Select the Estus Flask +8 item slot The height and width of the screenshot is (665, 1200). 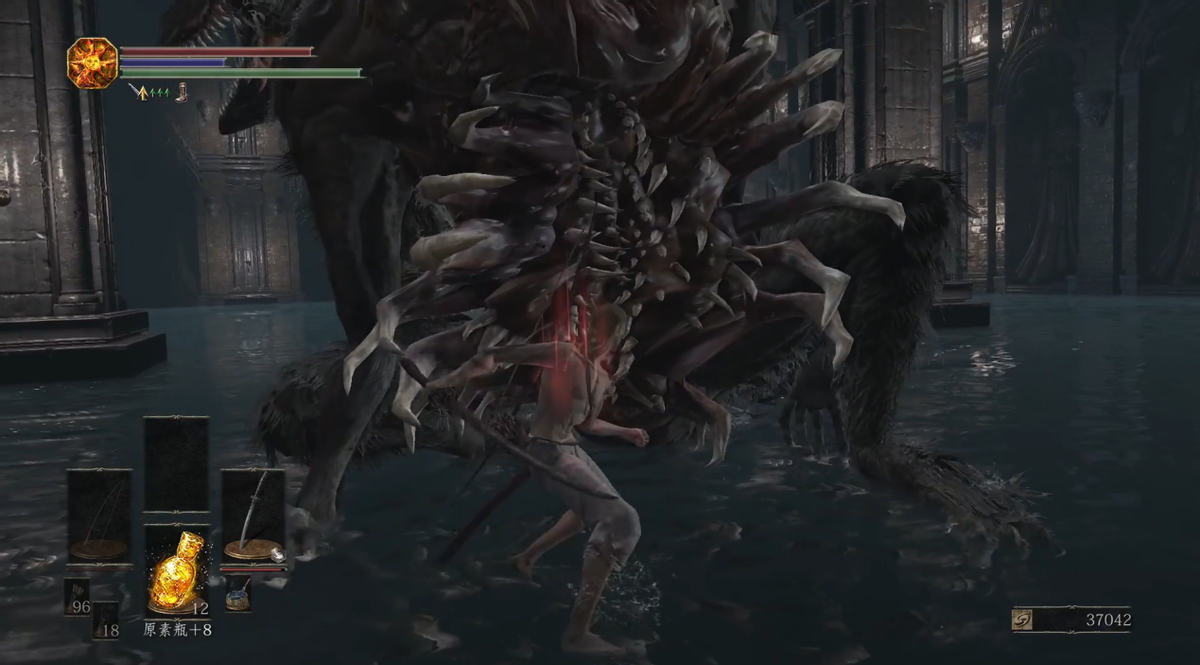(x=177, y=572)
